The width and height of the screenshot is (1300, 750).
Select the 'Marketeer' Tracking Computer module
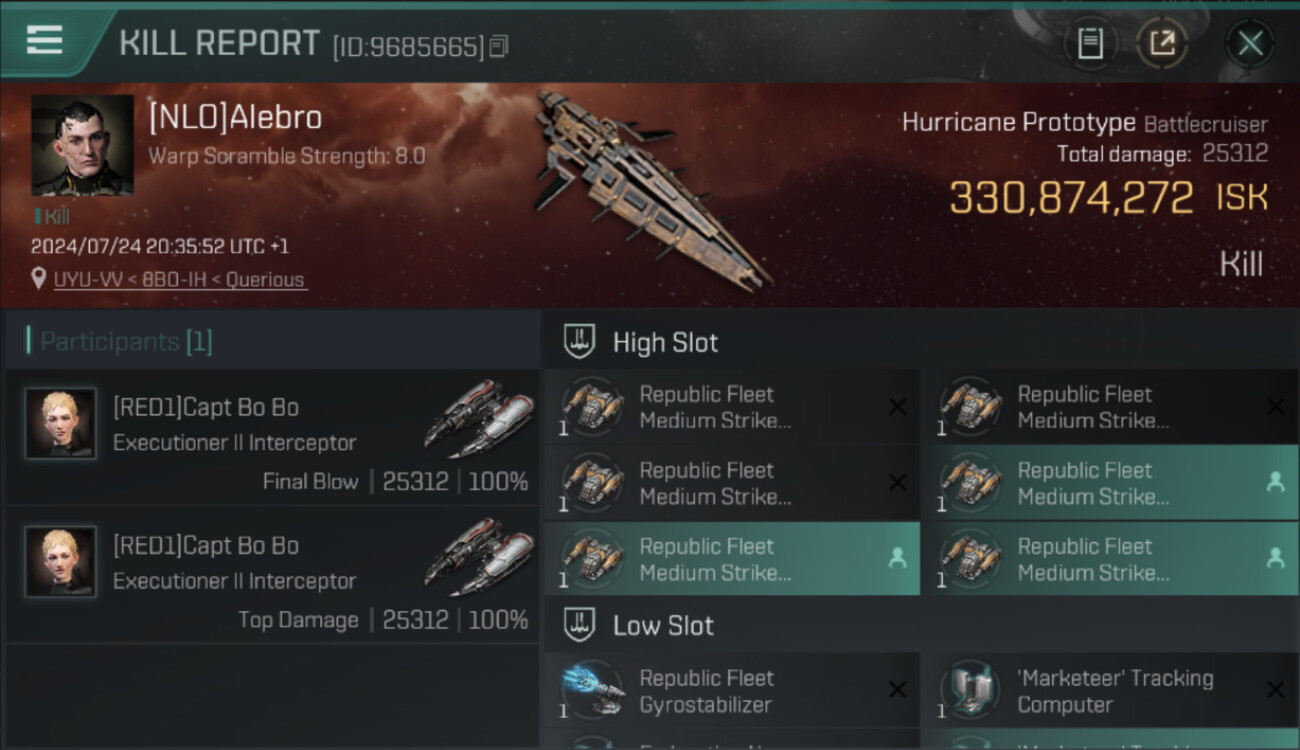[1110, 691]
